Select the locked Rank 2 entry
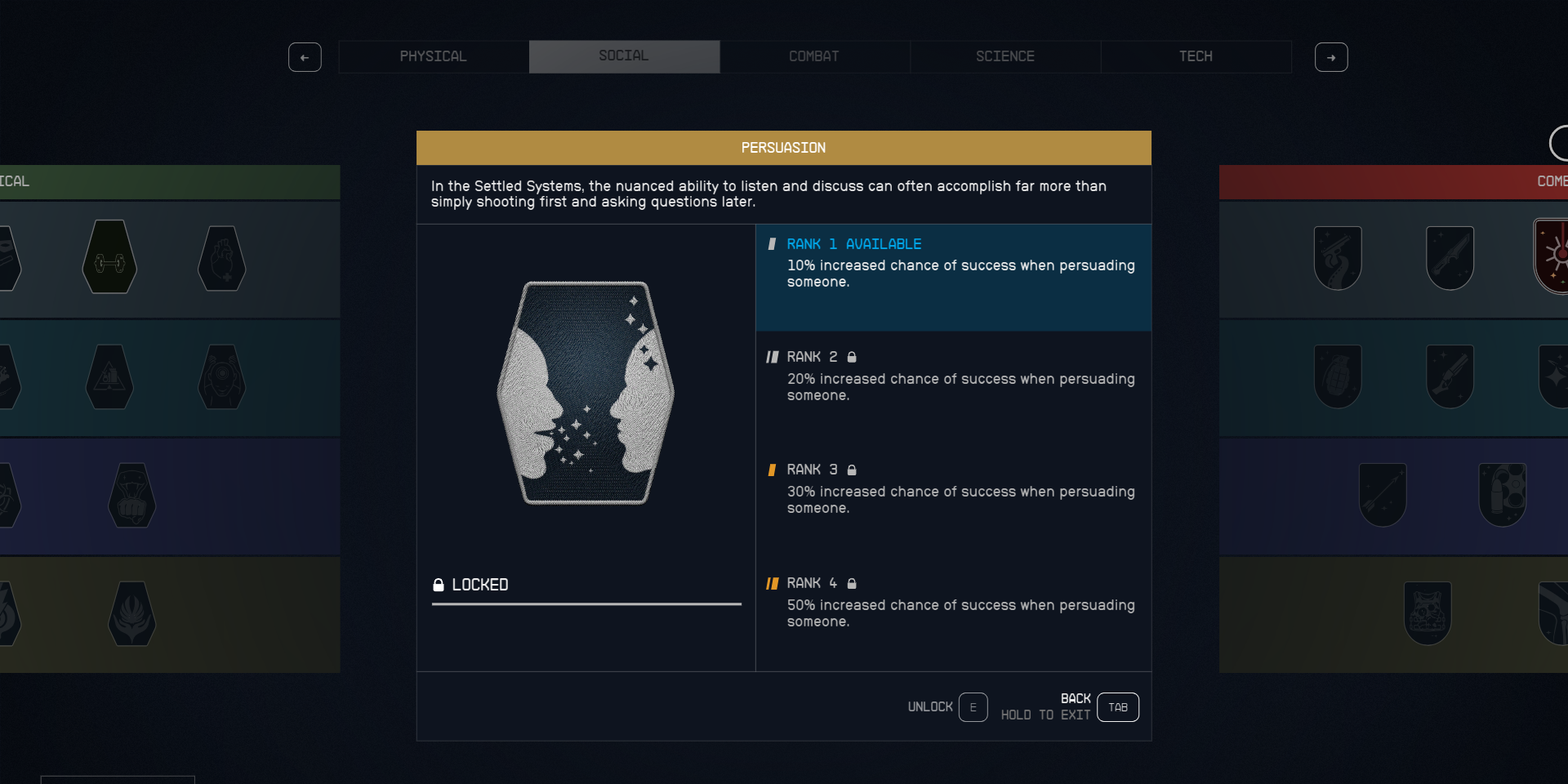This screenshot has width=1568, height=784. pyautogui.click(x=953, y=376)
